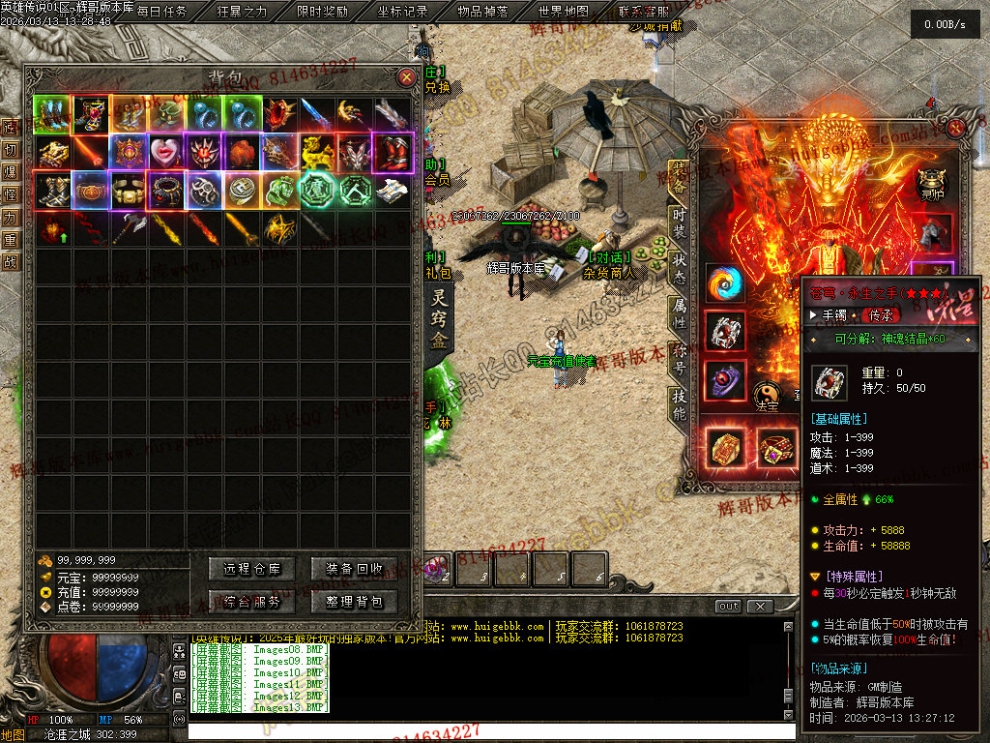Switch to the 属性 attributes tab

(679, 313)
